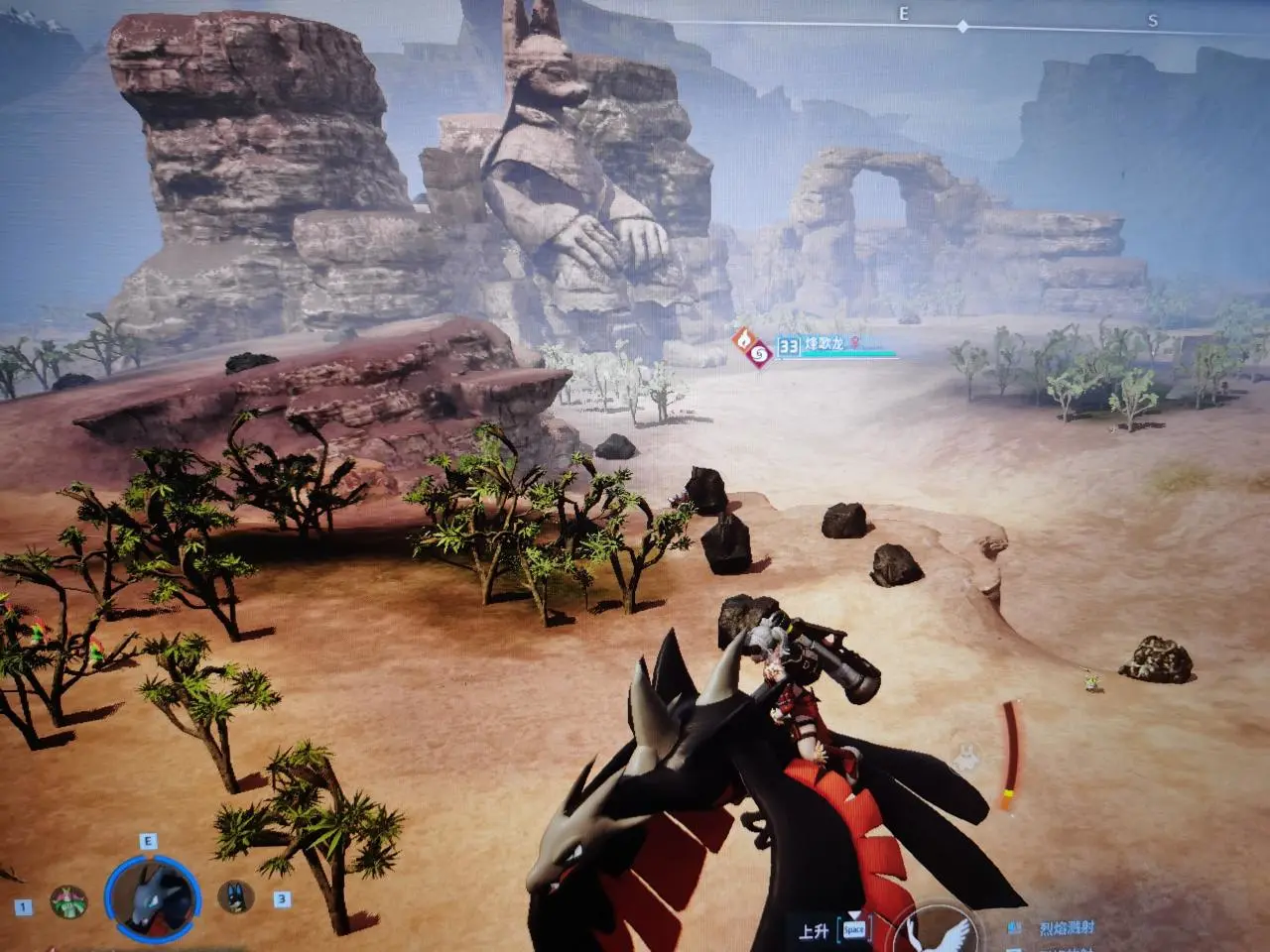Choose the active black dragon Pal portrait

pyautogui.click(x=151, y=896)
